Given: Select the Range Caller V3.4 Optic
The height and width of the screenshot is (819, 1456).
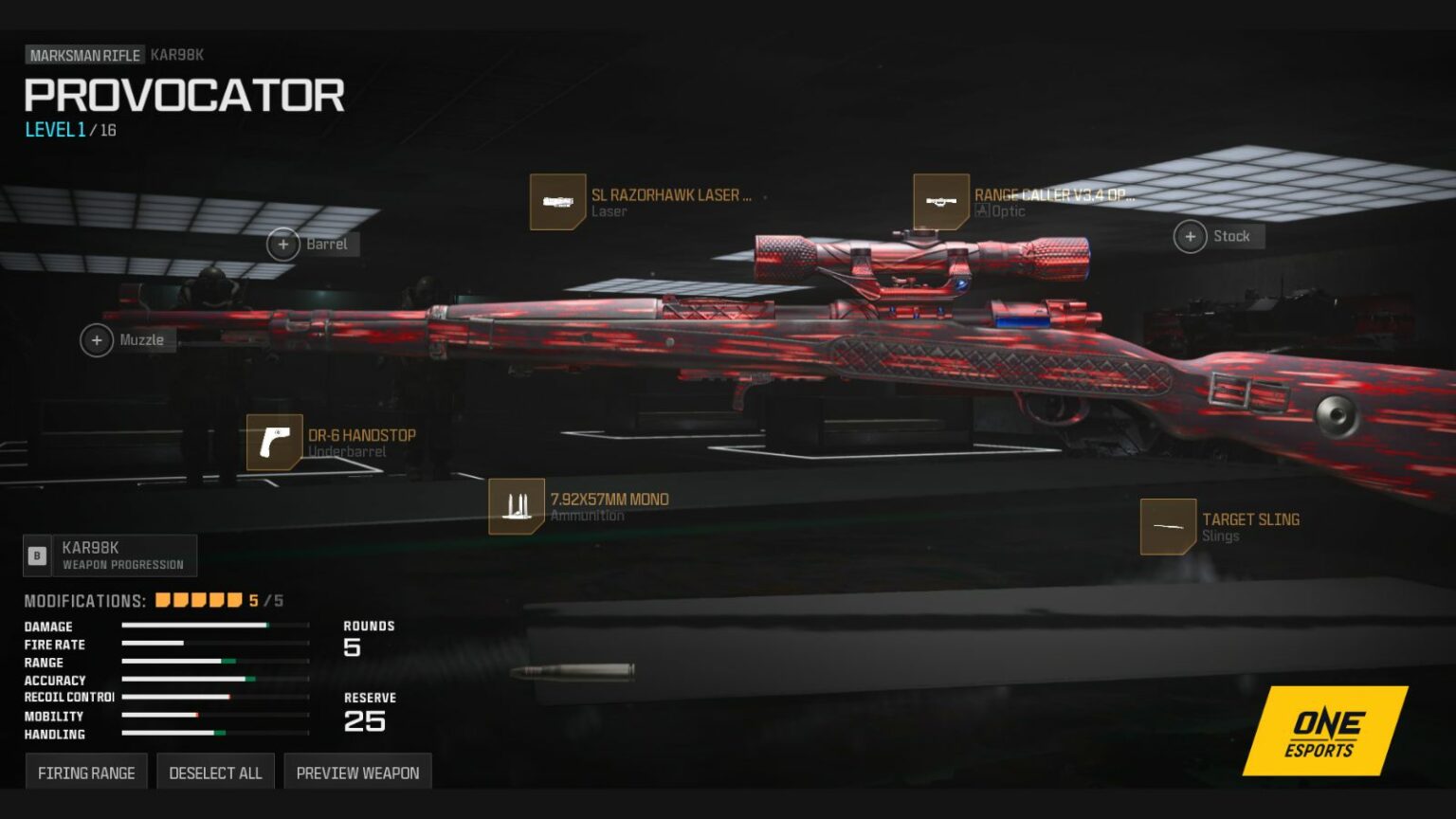Looking at the screenshot, I should pyautogui.click(x=941, y=203).
